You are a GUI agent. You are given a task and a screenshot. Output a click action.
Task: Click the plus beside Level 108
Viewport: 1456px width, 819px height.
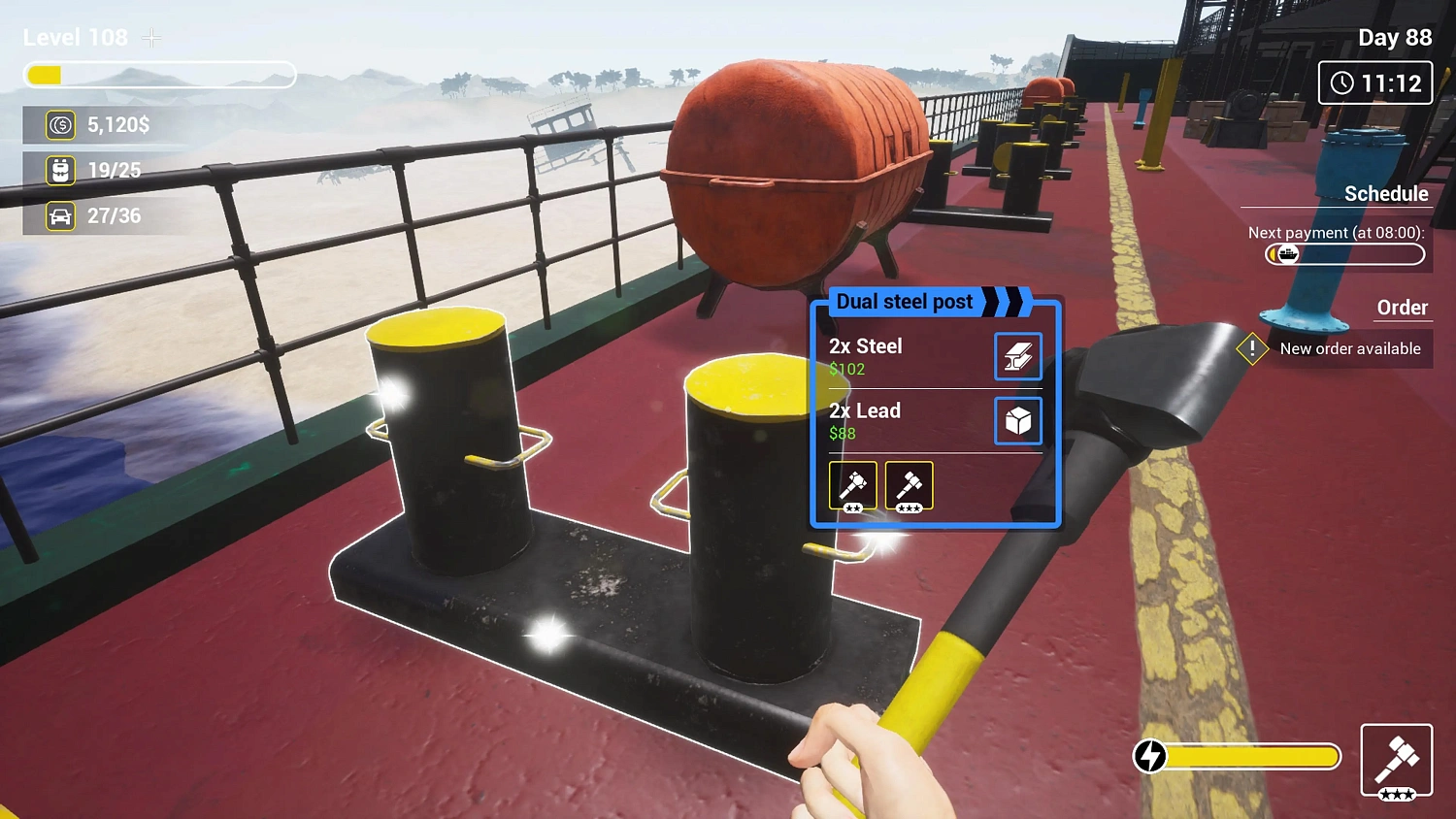point(151,37)
